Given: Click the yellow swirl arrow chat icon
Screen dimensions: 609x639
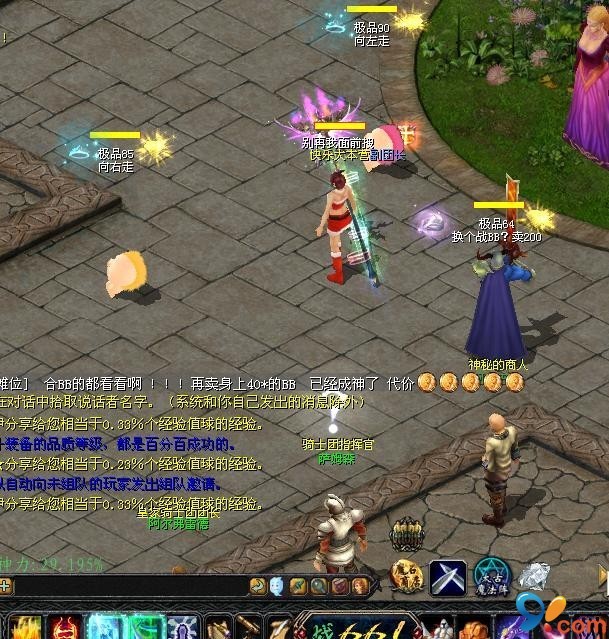Looking at the screenshot, I should (258, 586).
